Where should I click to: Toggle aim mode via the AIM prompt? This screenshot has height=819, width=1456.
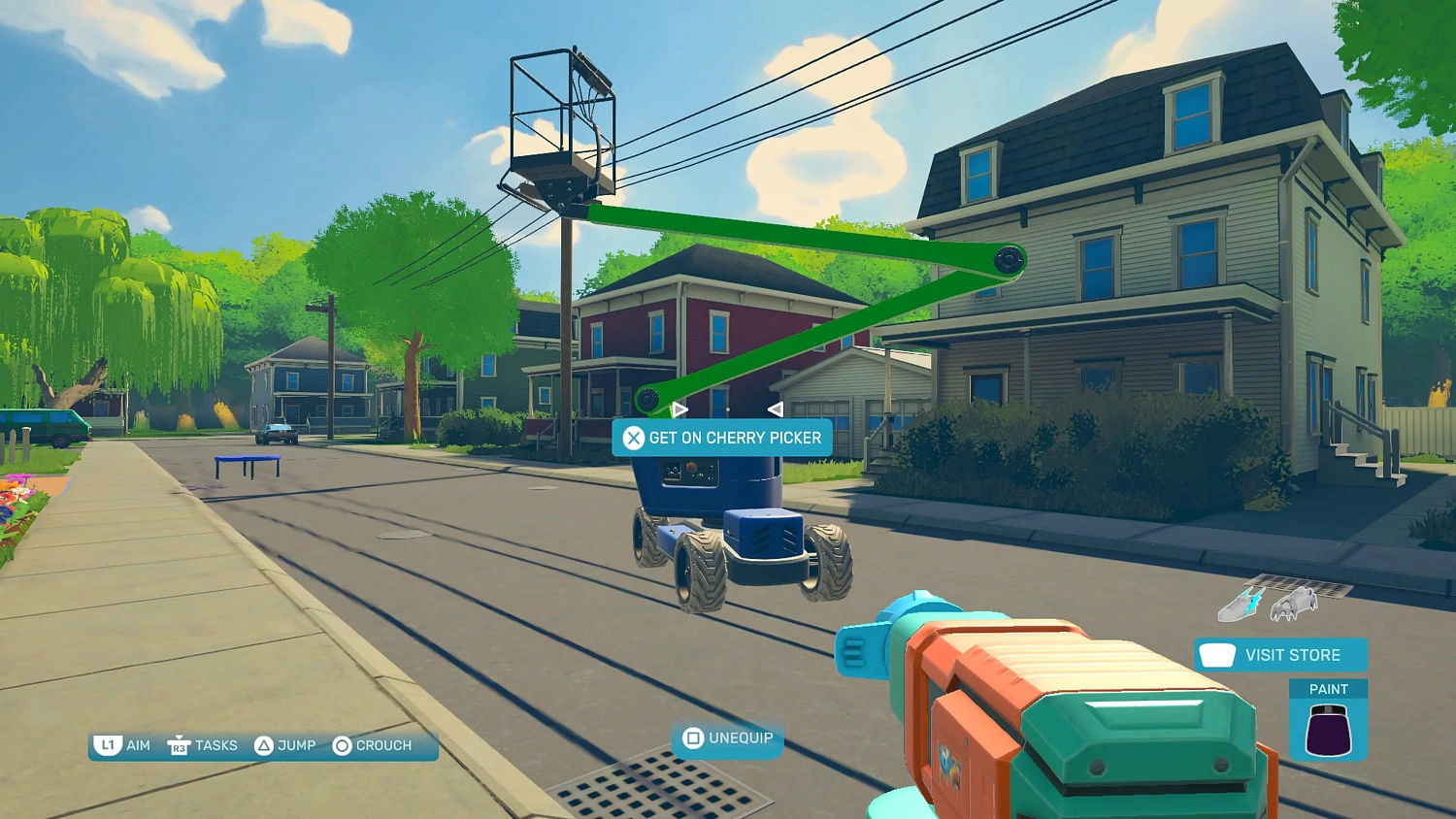point(136,745)
